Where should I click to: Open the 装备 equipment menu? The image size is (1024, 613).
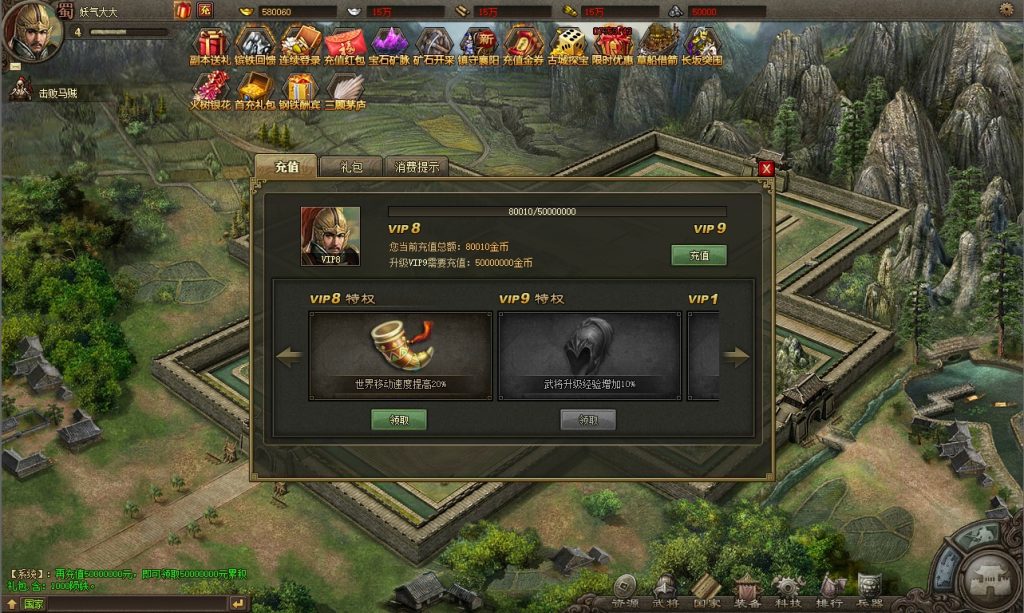(748, 589)
